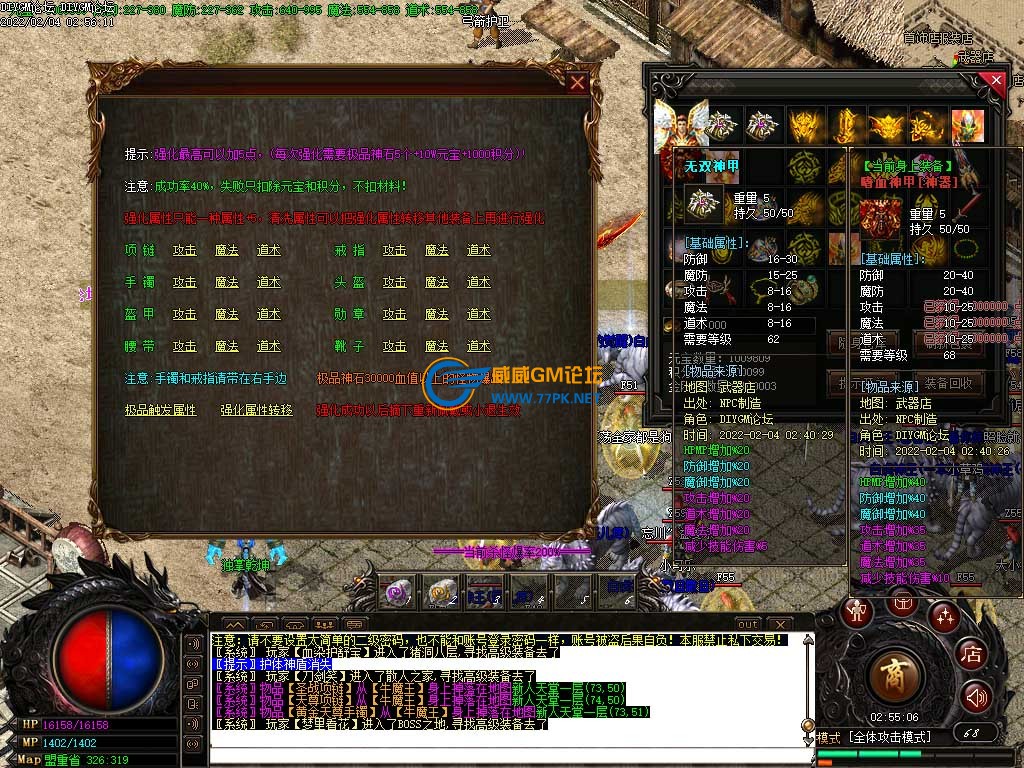Click the chat panel out button
Screen dimensions: 1024x768
point(748,624)
